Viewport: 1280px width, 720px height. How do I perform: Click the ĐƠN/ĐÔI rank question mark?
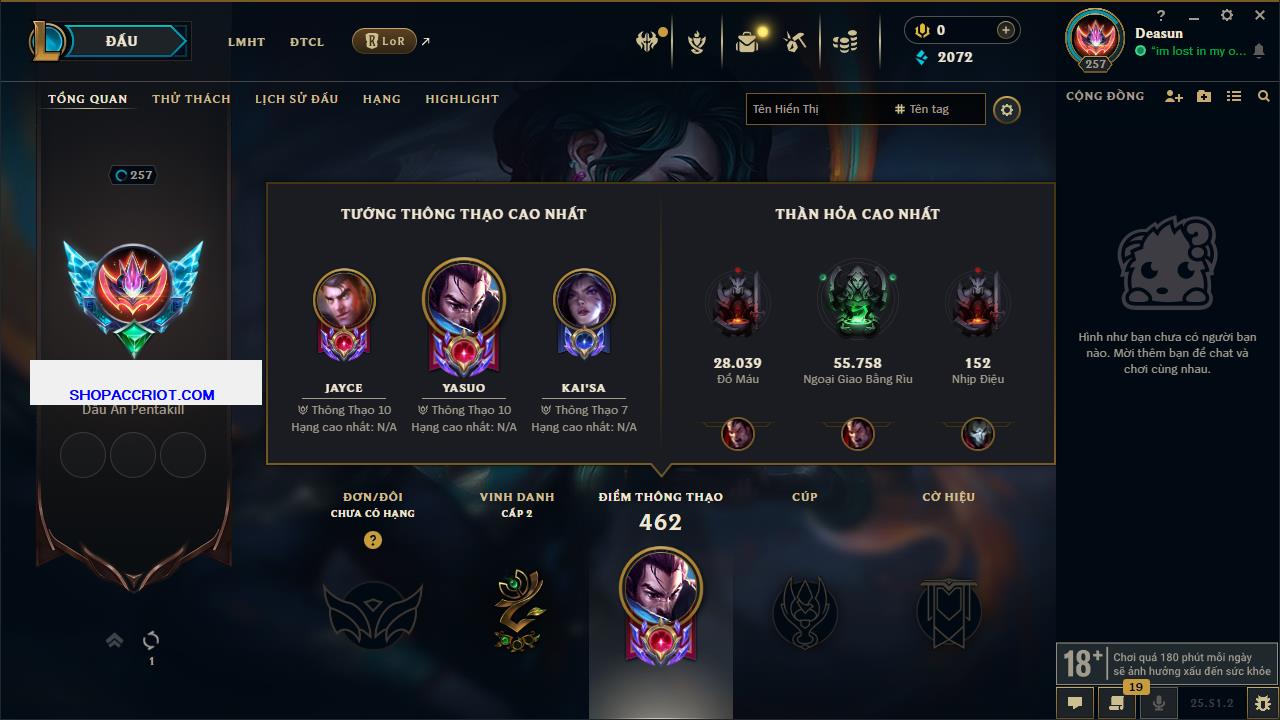373,540
